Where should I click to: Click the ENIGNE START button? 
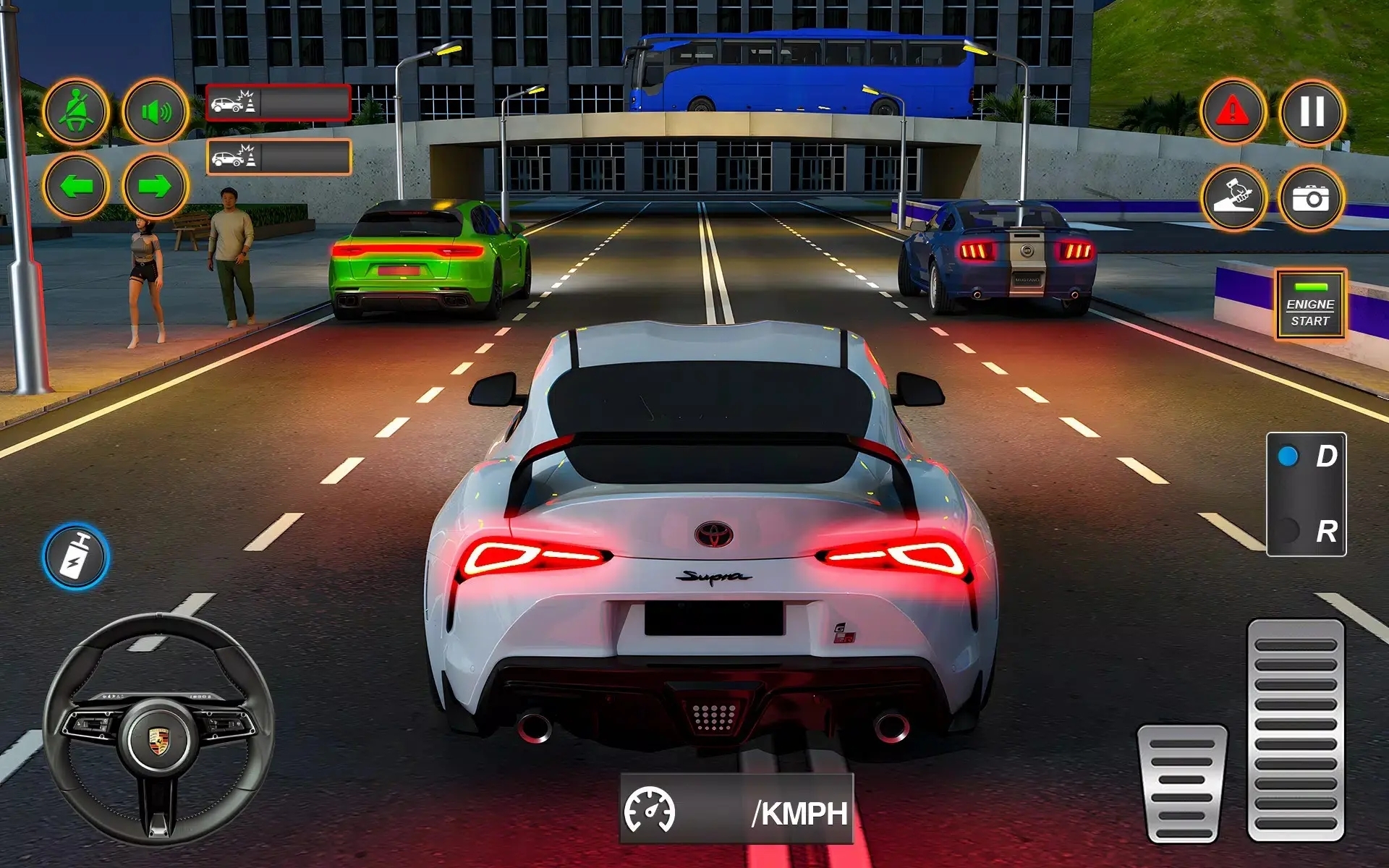coord(1310,305)
